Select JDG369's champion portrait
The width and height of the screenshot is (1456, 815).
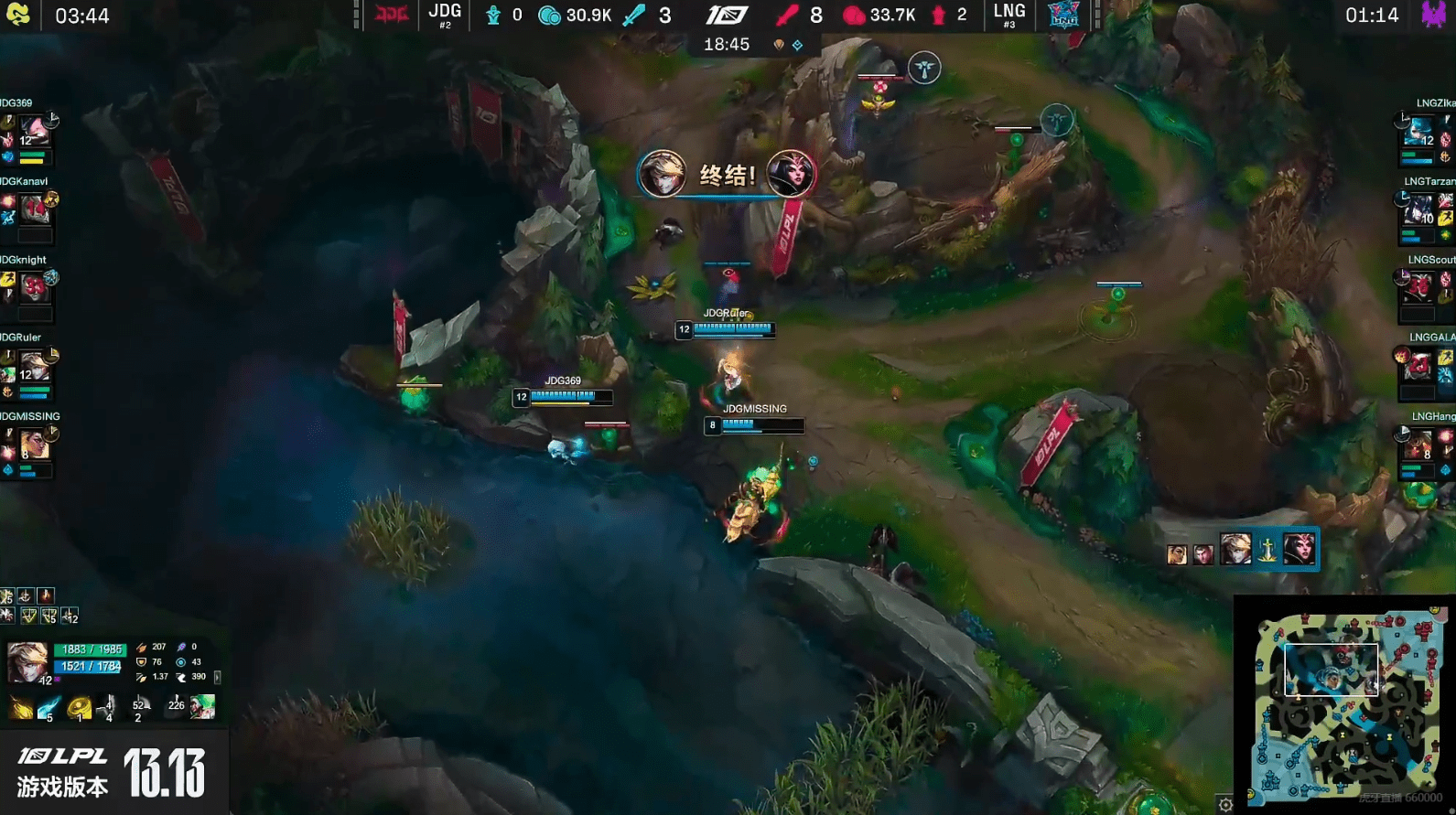tap(34, 129)
